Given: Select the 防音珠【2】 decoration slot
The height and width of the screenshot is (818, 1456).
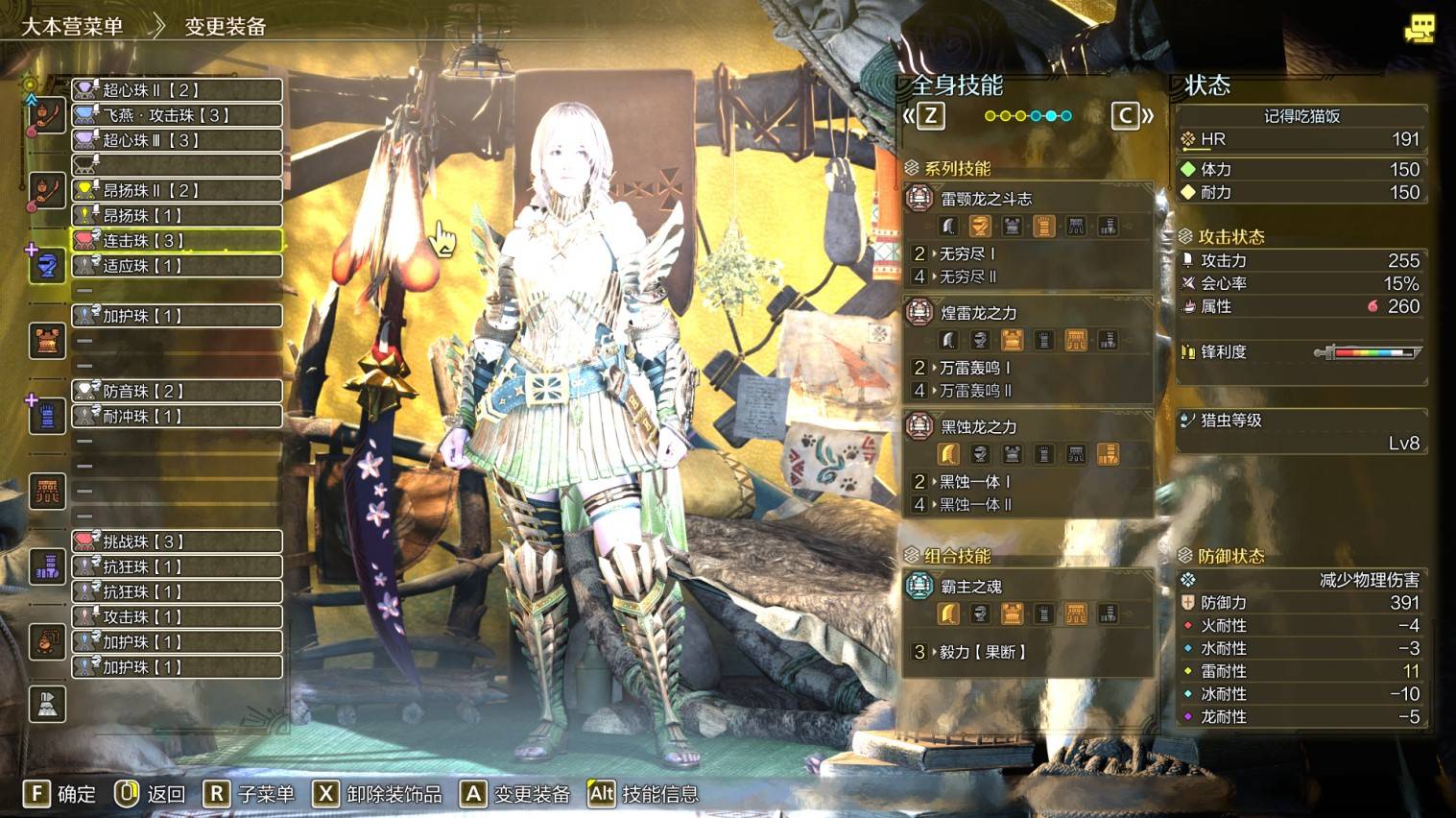Looking at the screenshot, I should pyautogui.click(x=178, y=391).
